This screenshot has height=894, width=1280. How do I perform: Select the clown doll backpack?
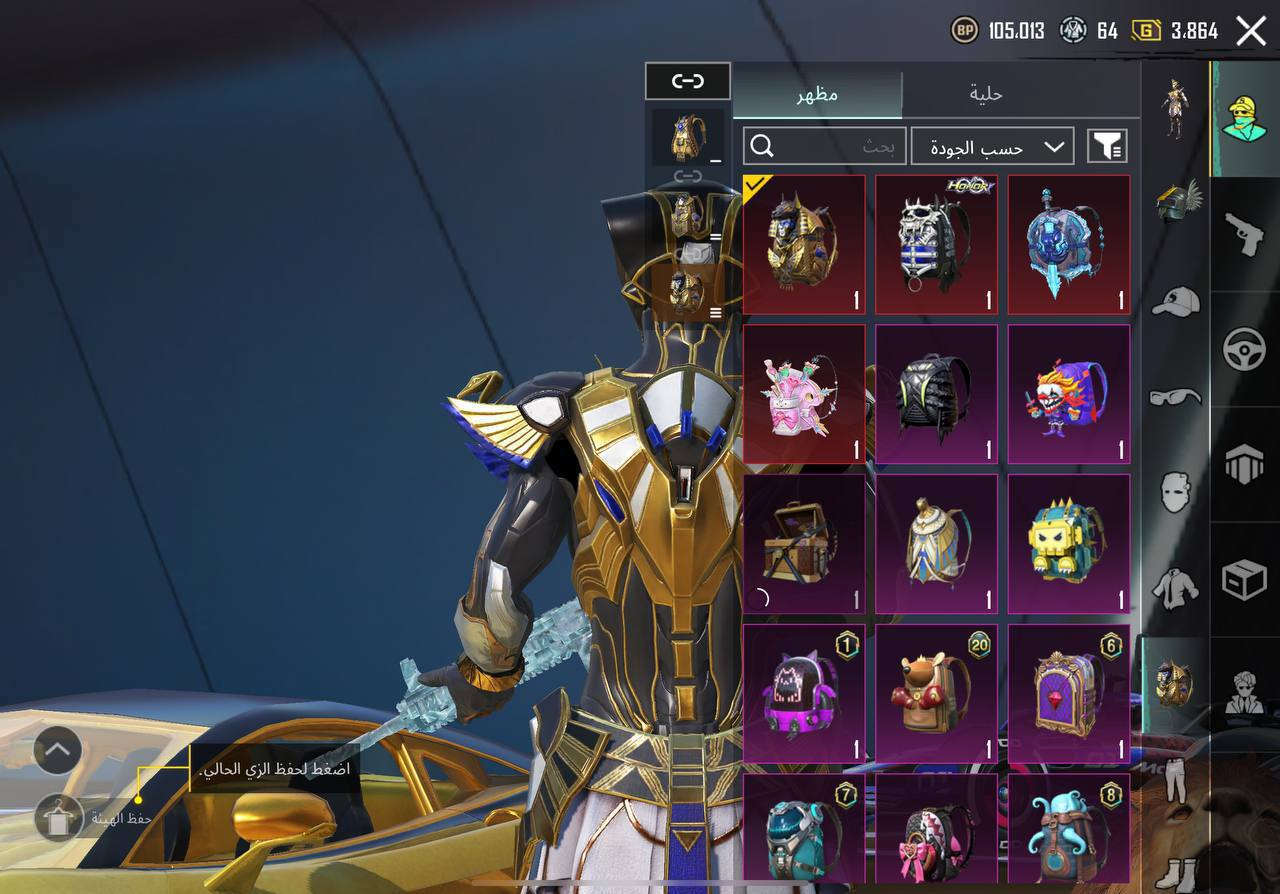coord(1068,393)
